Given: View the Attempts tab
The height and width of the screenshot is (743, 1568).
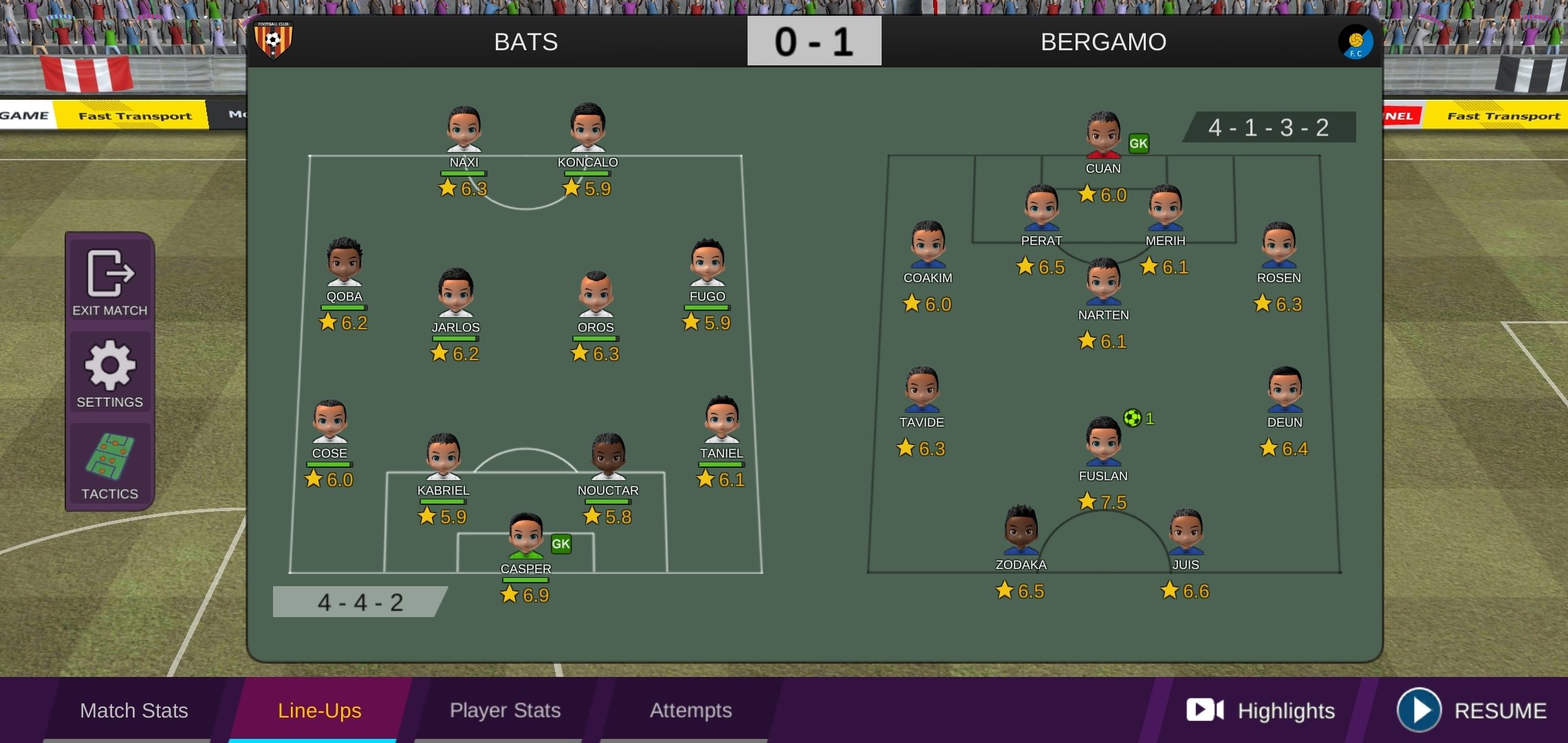Looking at the screenshot, I should click(x=690, y=710).
